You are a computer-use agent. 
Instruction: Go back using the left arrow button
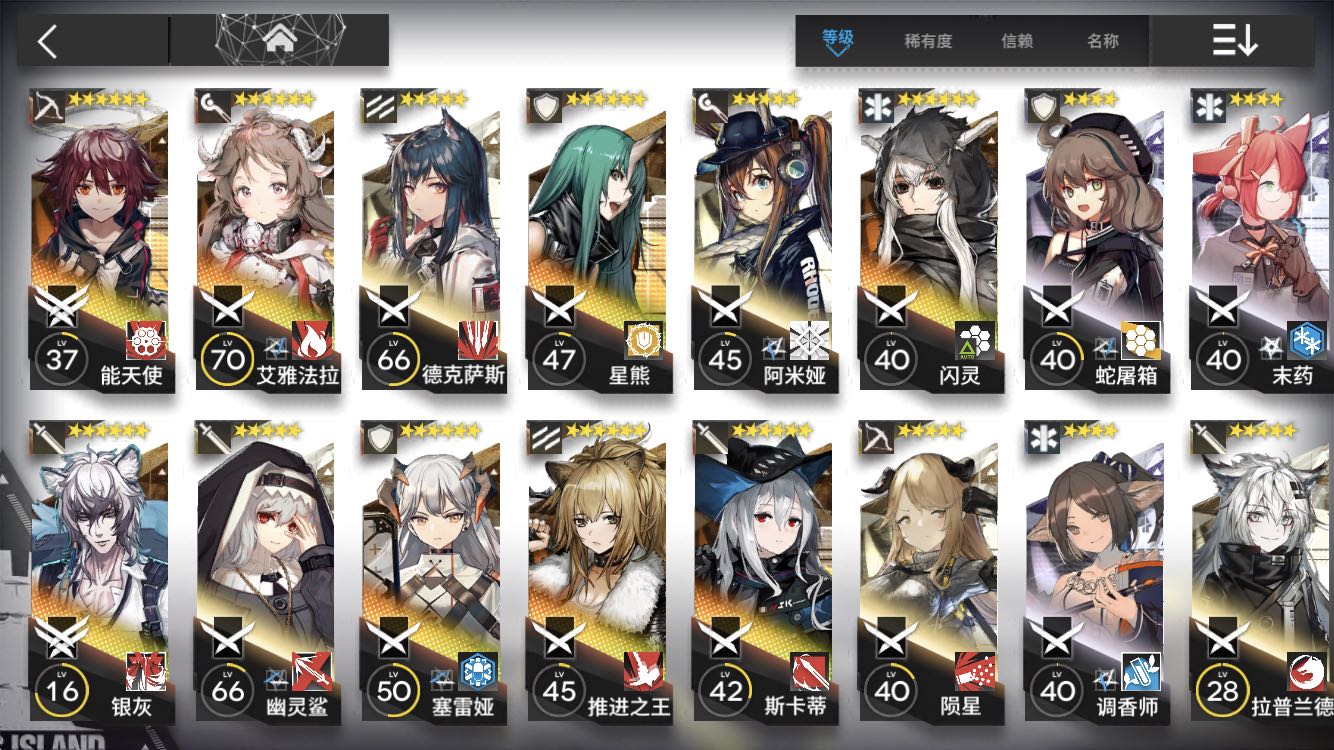pyautogui.click(x=47, y=41)
